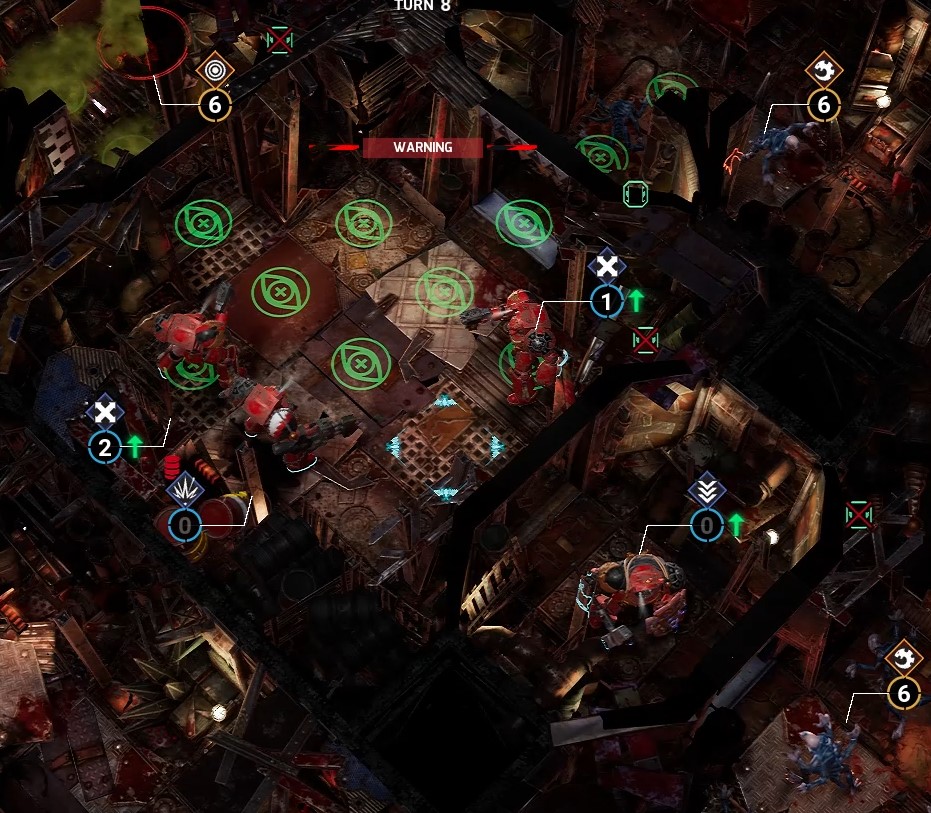This screenshot has width=931, height=813.
Task: Activate the green octagonal door icon
Action: click(x=635, y=193)
